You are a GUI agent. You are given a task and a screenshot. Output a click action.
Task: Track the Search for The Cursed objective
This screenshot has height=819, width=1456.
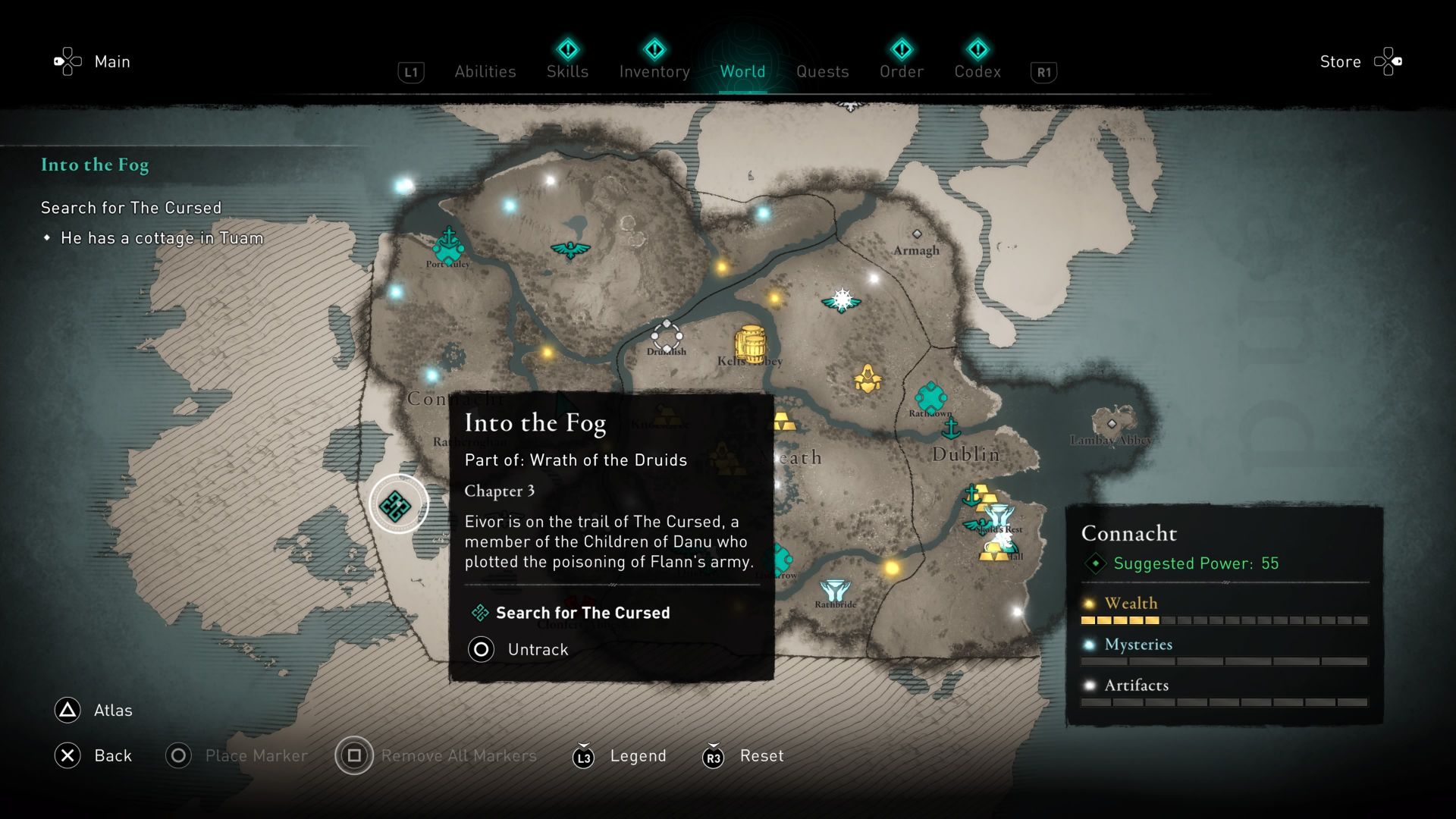[582, 613]
